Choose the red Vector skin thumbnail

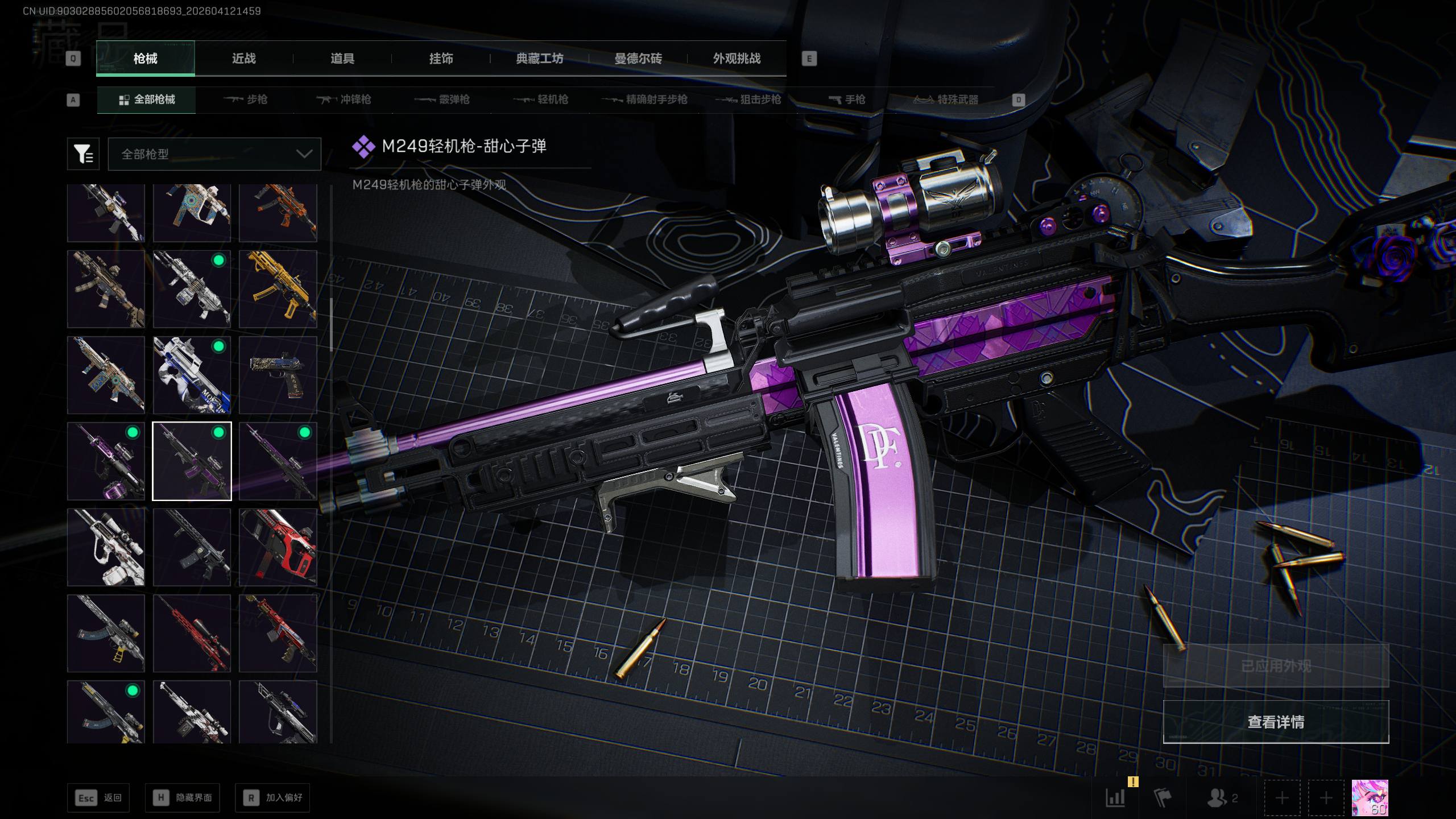click(x=278, y=547)
